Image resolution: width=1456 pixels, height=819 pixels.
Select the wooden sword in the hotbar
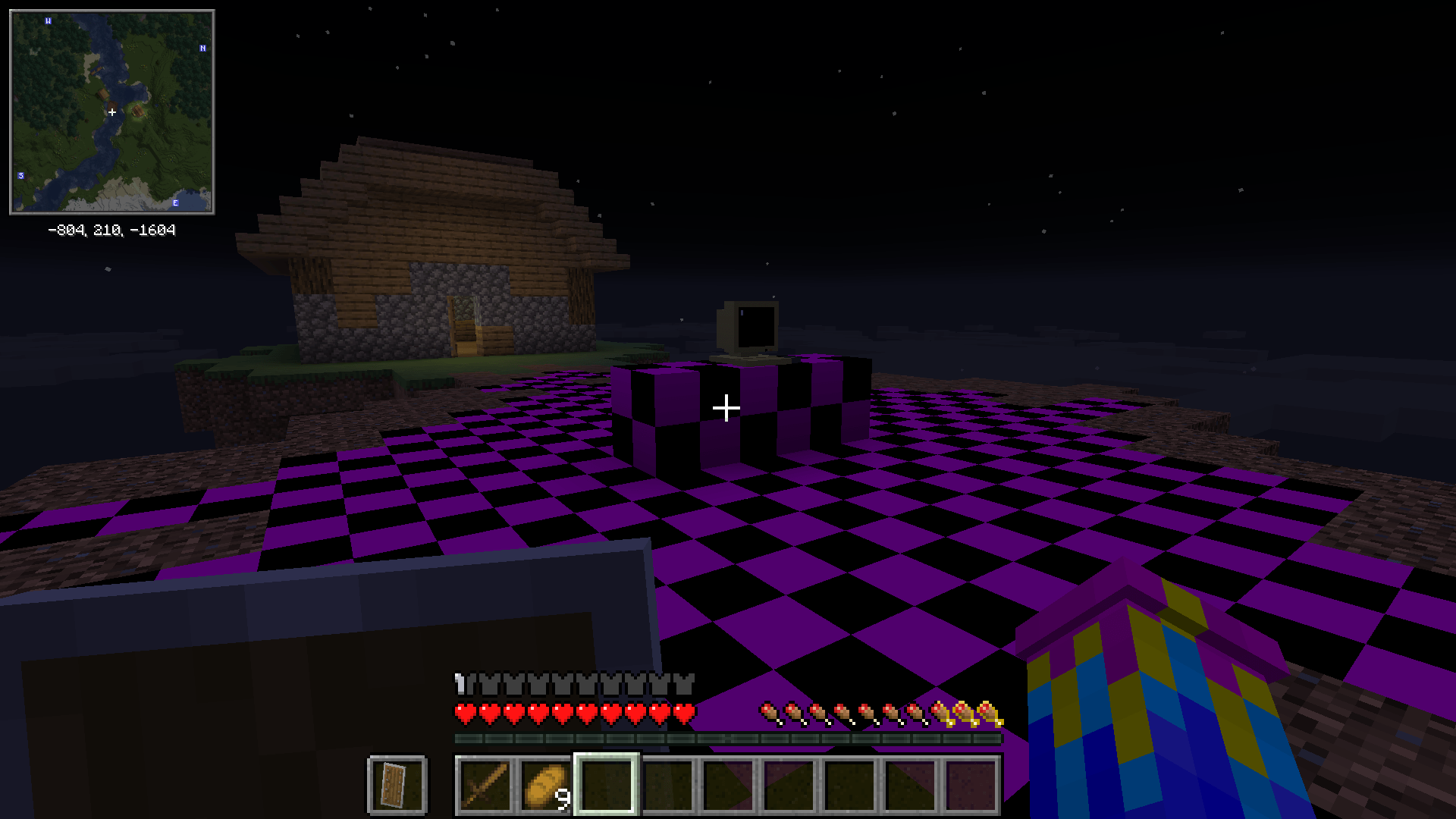coord(485,786)
